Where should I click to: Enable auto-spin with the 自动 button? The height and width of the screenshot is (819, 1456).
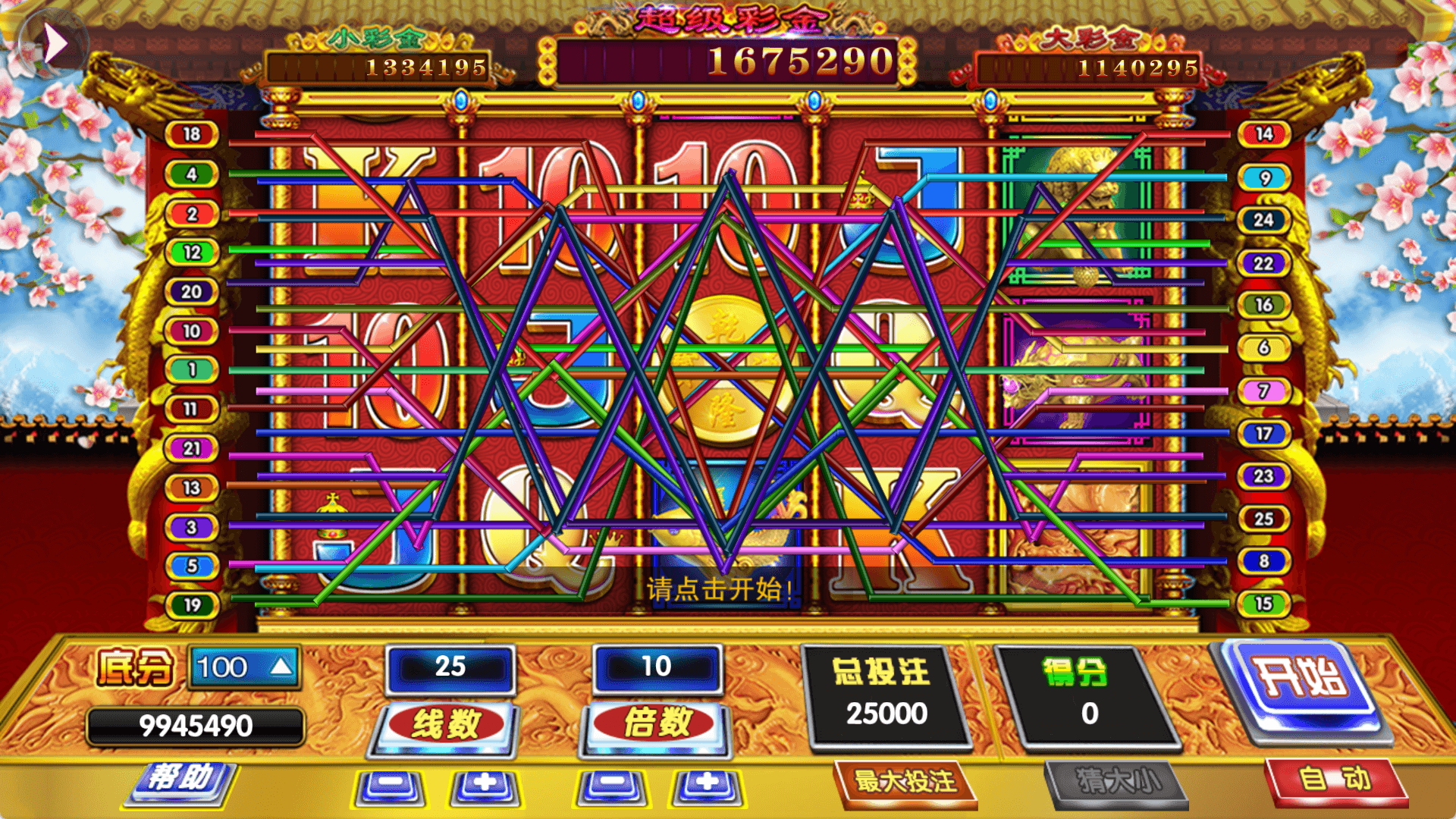point(1335,780)
